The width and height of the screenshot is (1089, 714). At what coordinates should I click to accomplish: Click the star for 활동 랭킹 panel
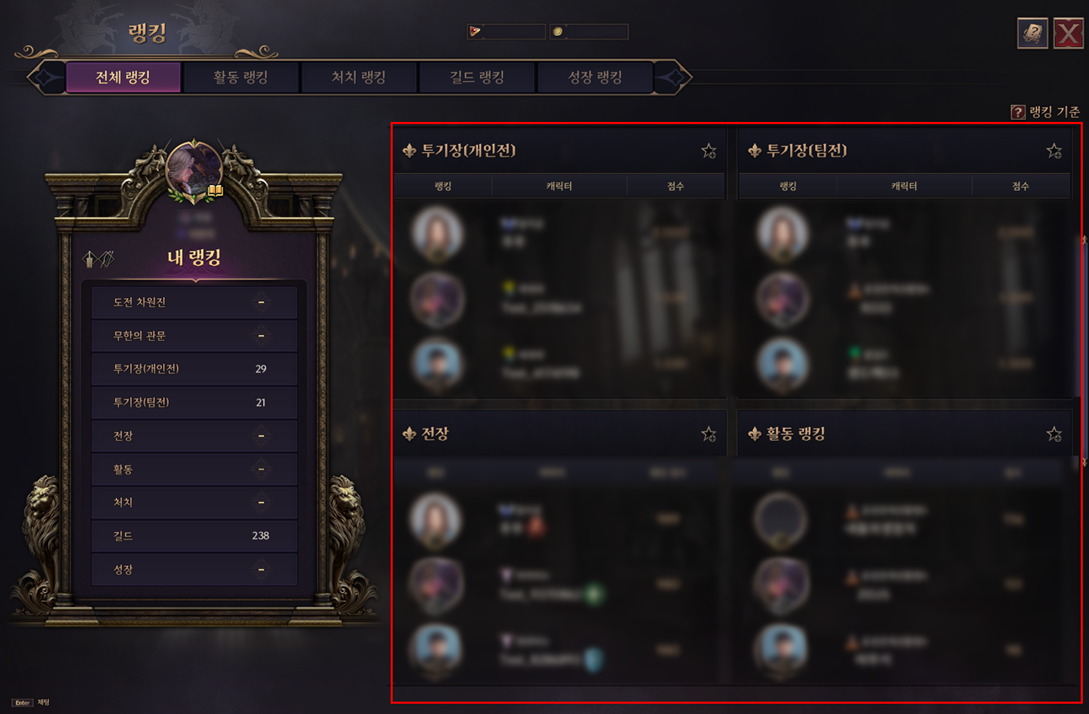(1054, 434)
